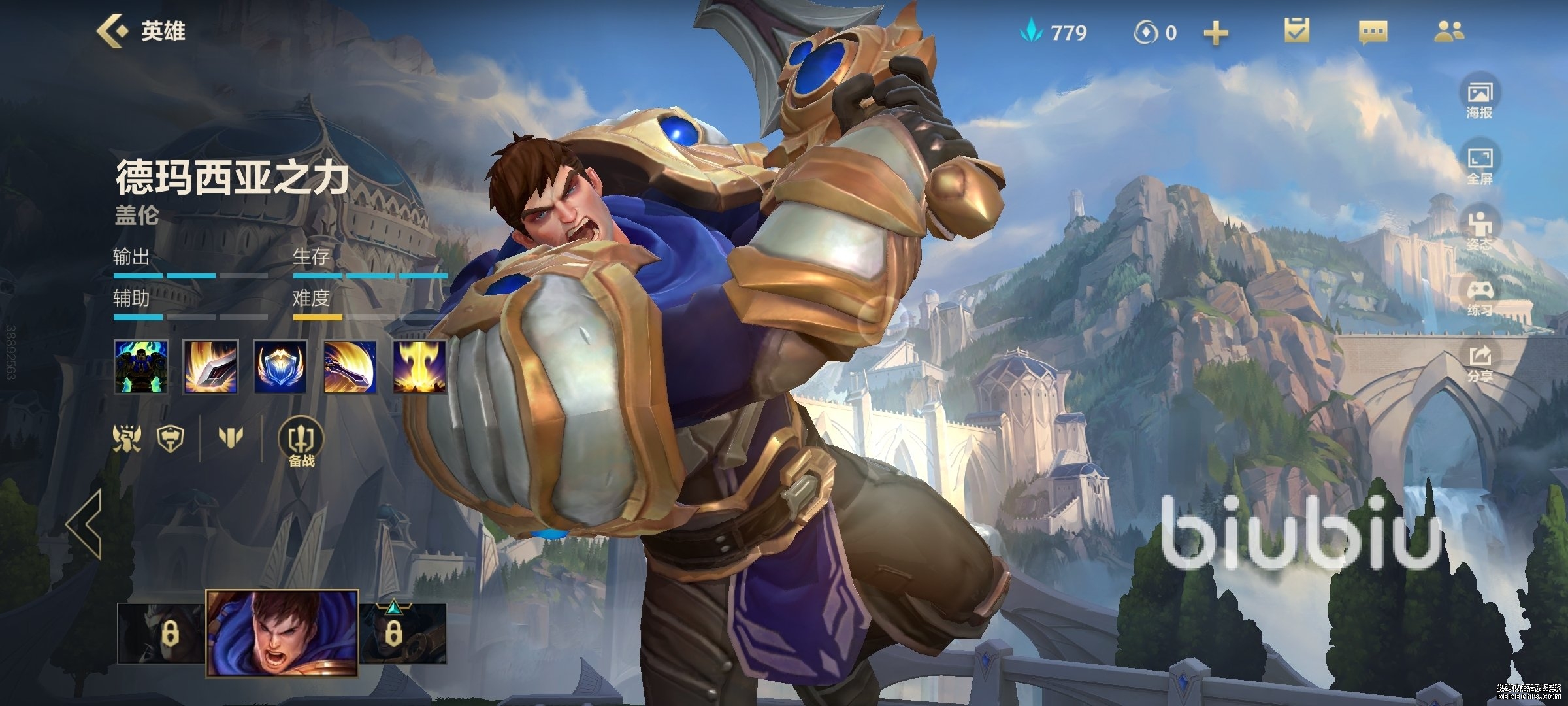Open the chat speech bubble icon

coord(1373,32)
